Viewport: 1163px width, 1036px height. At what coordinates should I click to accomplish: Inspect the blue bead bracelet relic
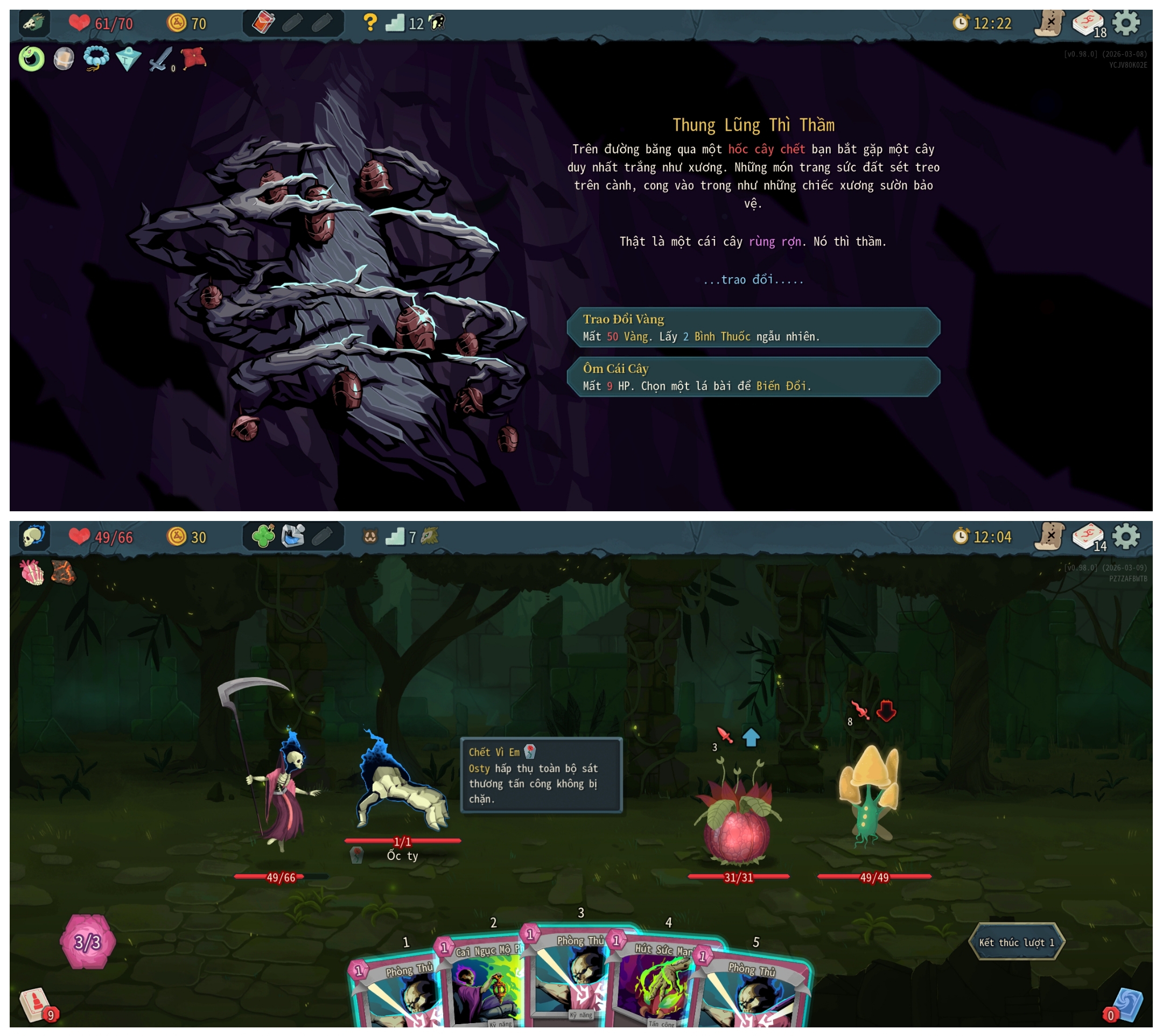pos(96,58)
